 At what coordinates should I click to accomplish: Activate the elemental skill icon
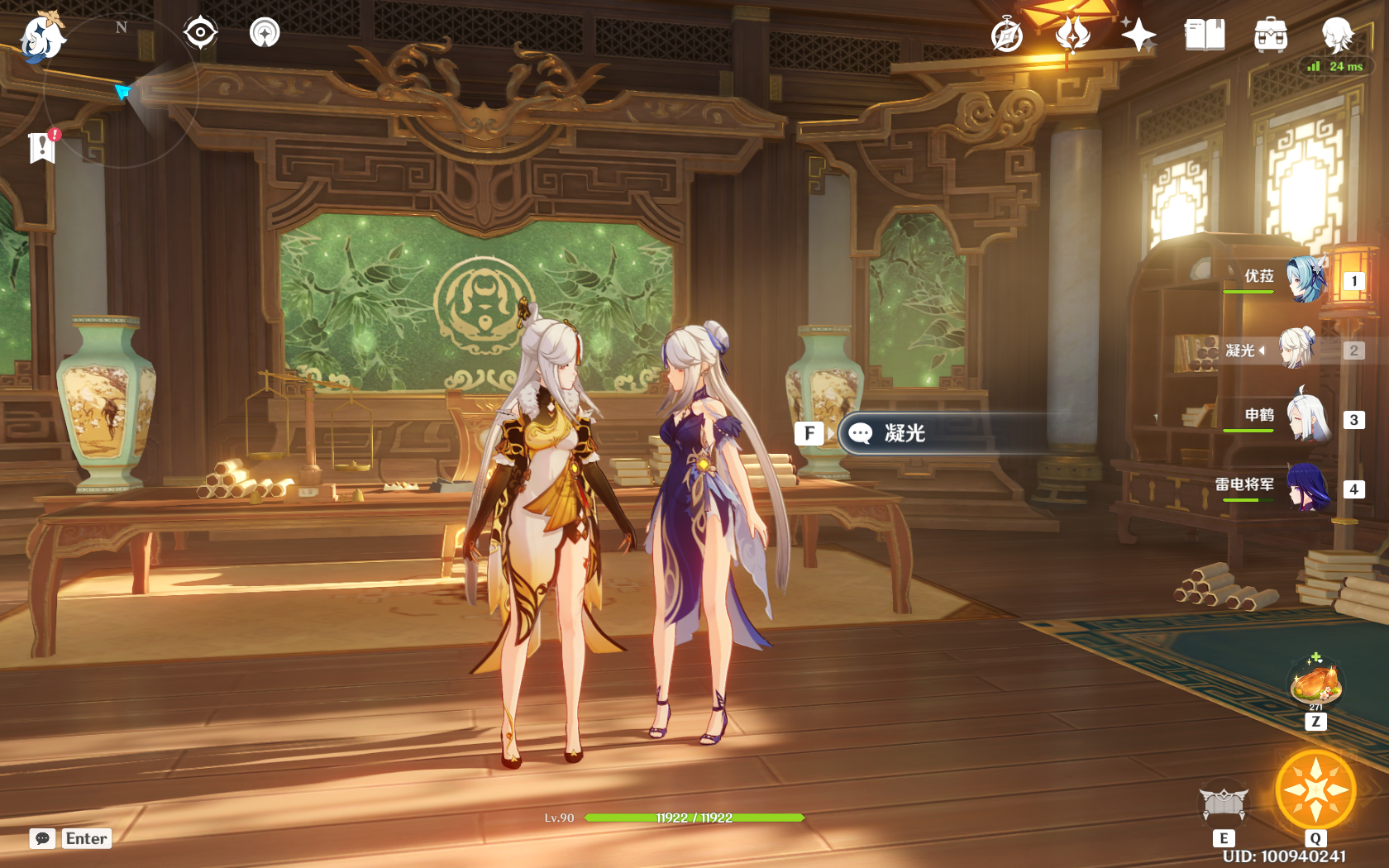click(x=1224, y=803)
